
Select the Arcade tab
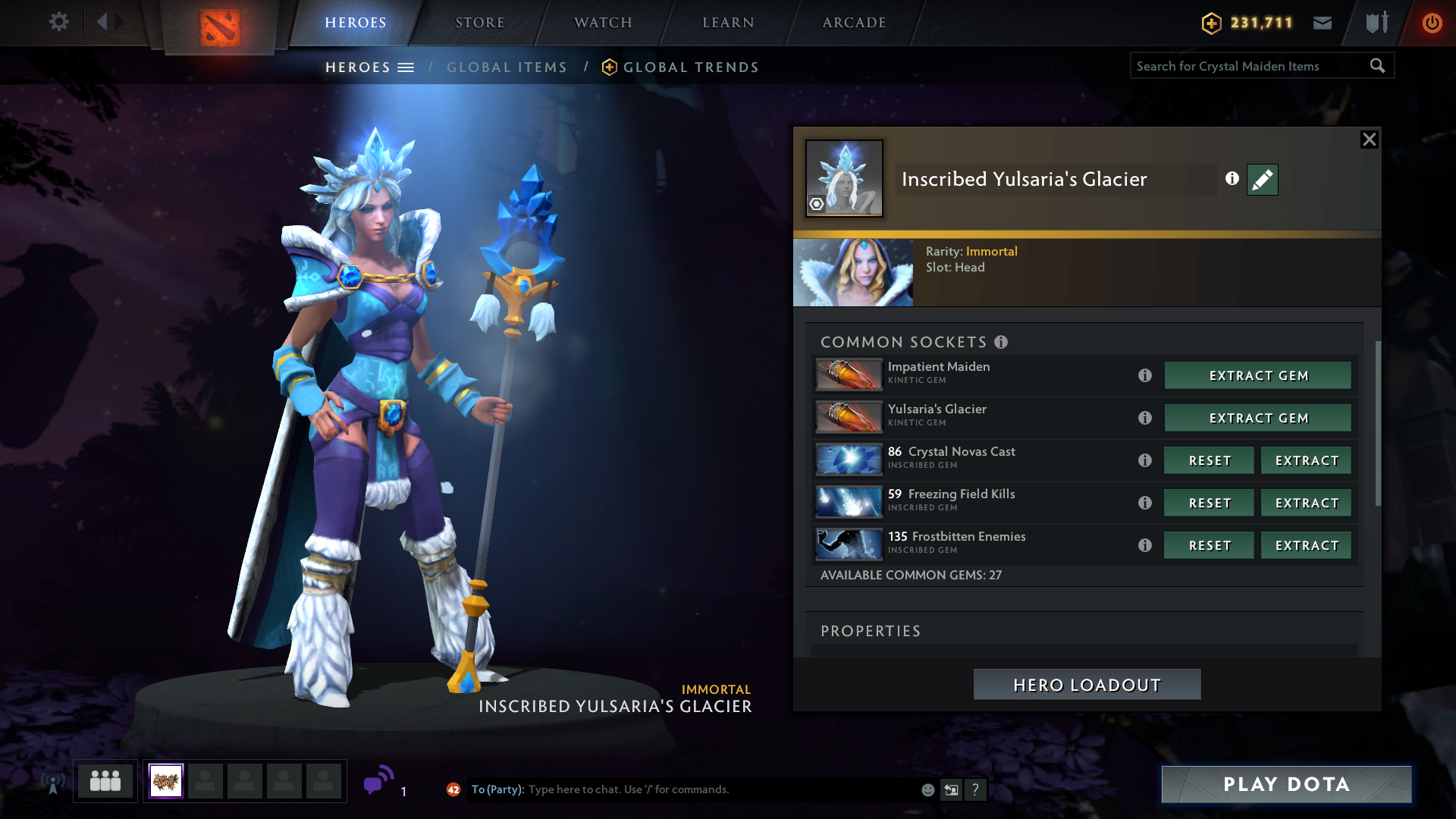click(854, 23)
